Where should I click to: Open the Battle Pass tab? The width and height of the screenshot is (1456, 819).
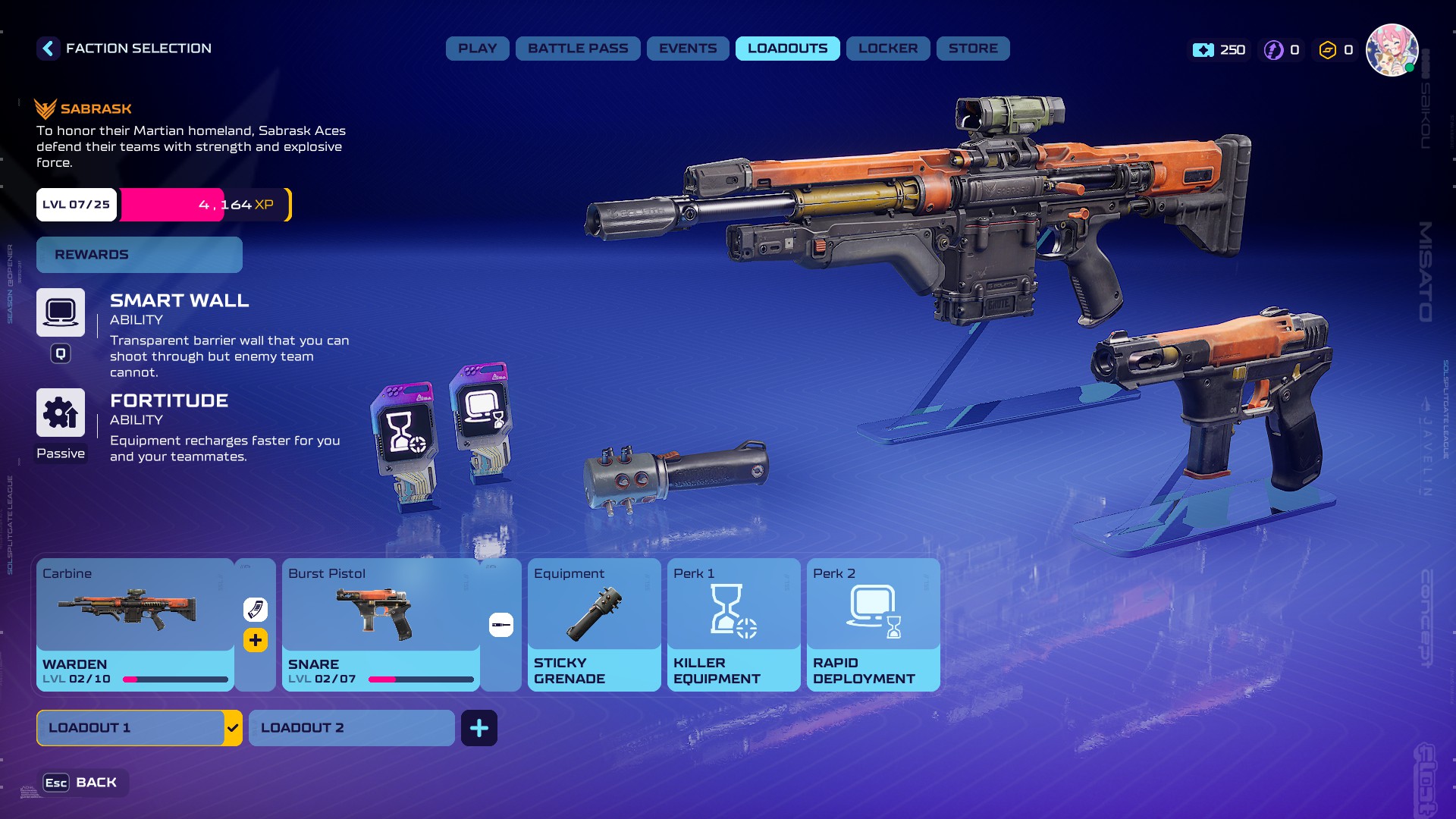[x=578, y=49]
